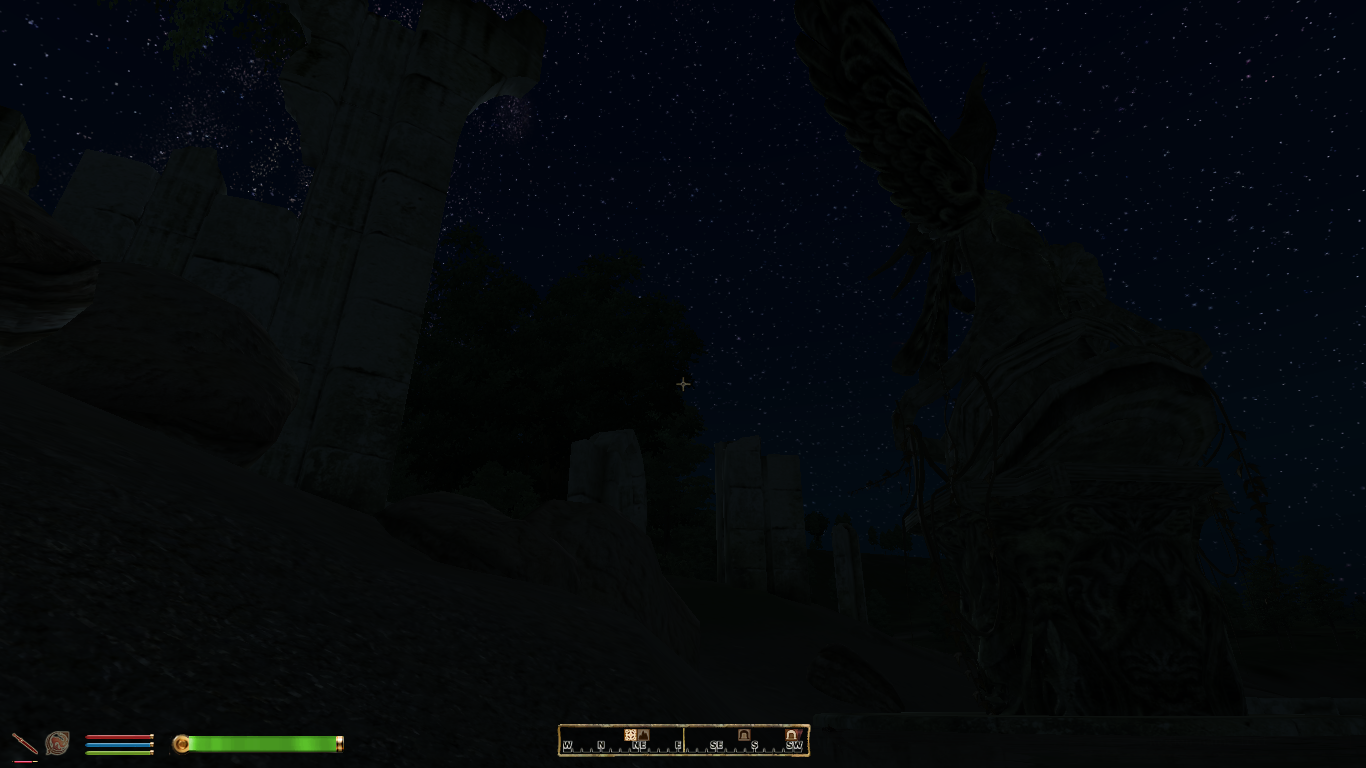Select the active spell icon
This screenshot has width=1366, height=768.
click(x=57, y=743)
